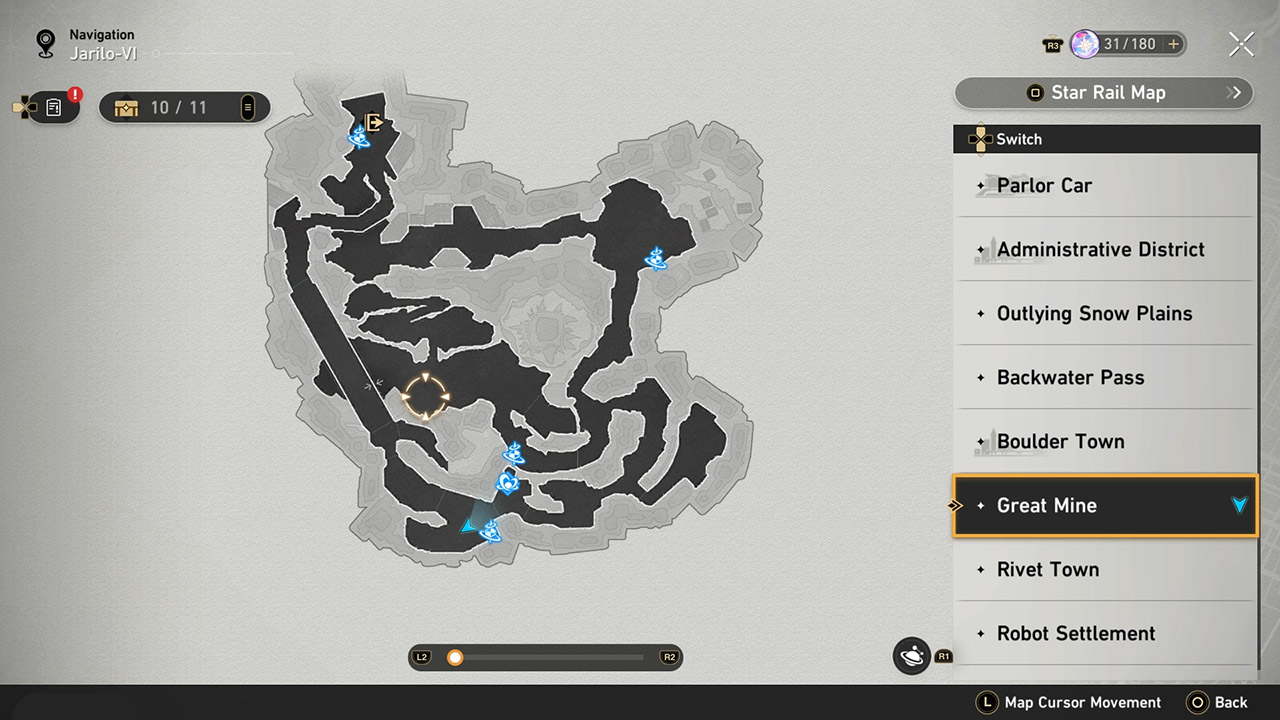Viewport: 1280px width, 720px height.
Task: Click the teleport anchor near the map center
Action: (x=513, y=454)
